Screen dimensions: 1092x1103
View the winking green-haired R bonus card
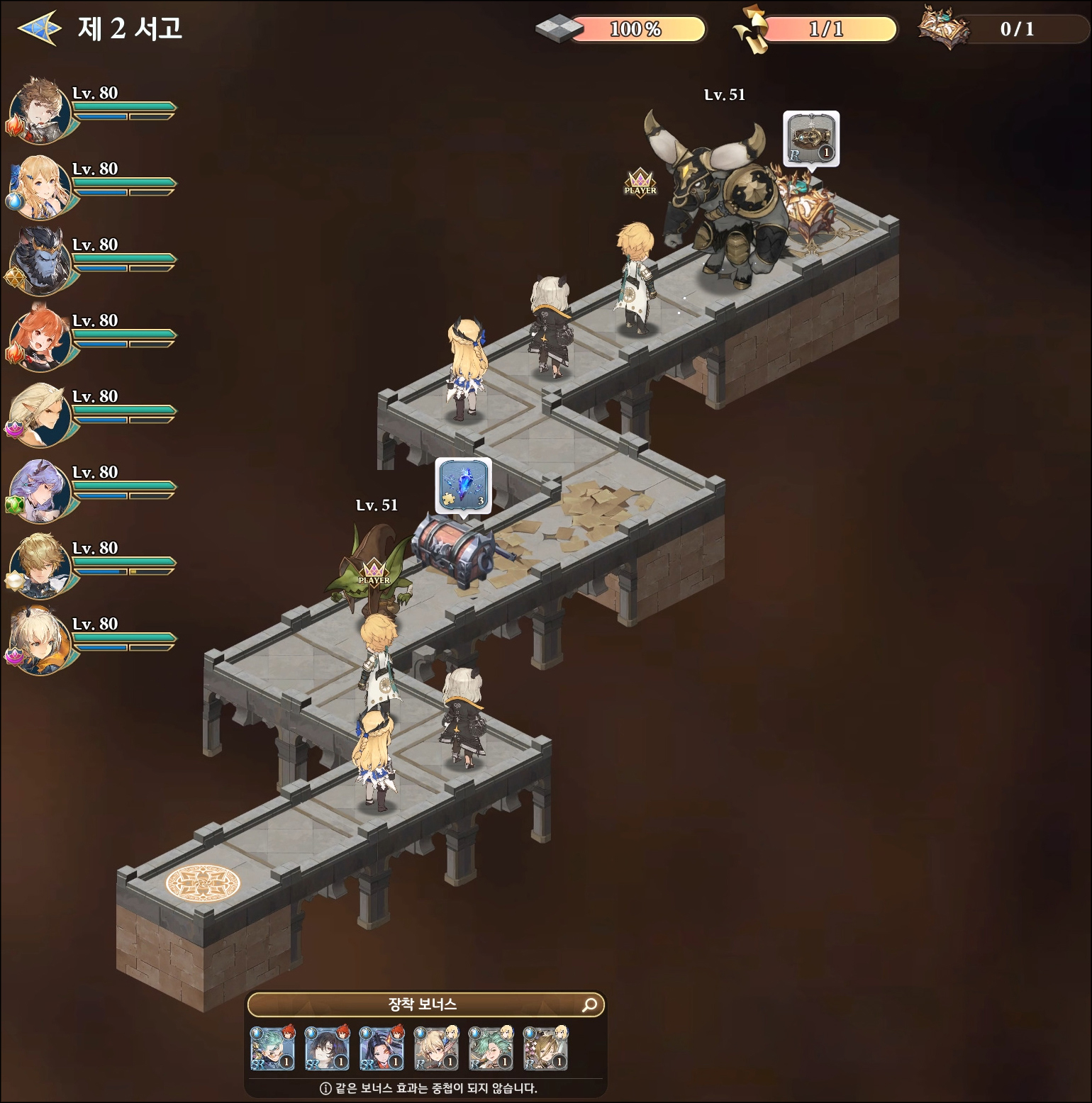pos(491,1048)
